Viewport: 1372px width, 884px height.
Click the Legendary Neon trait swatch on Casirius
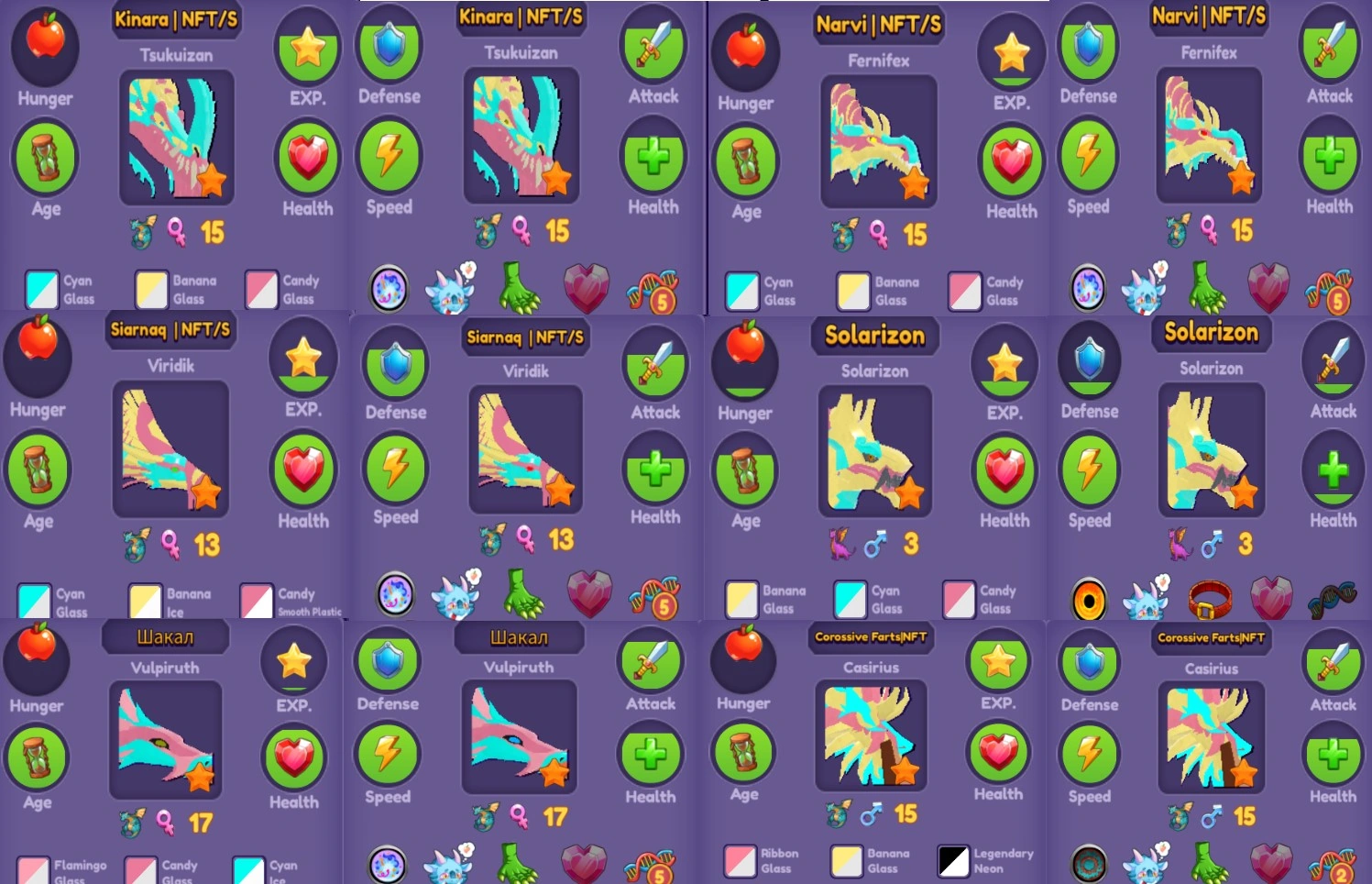coord(954,861)
